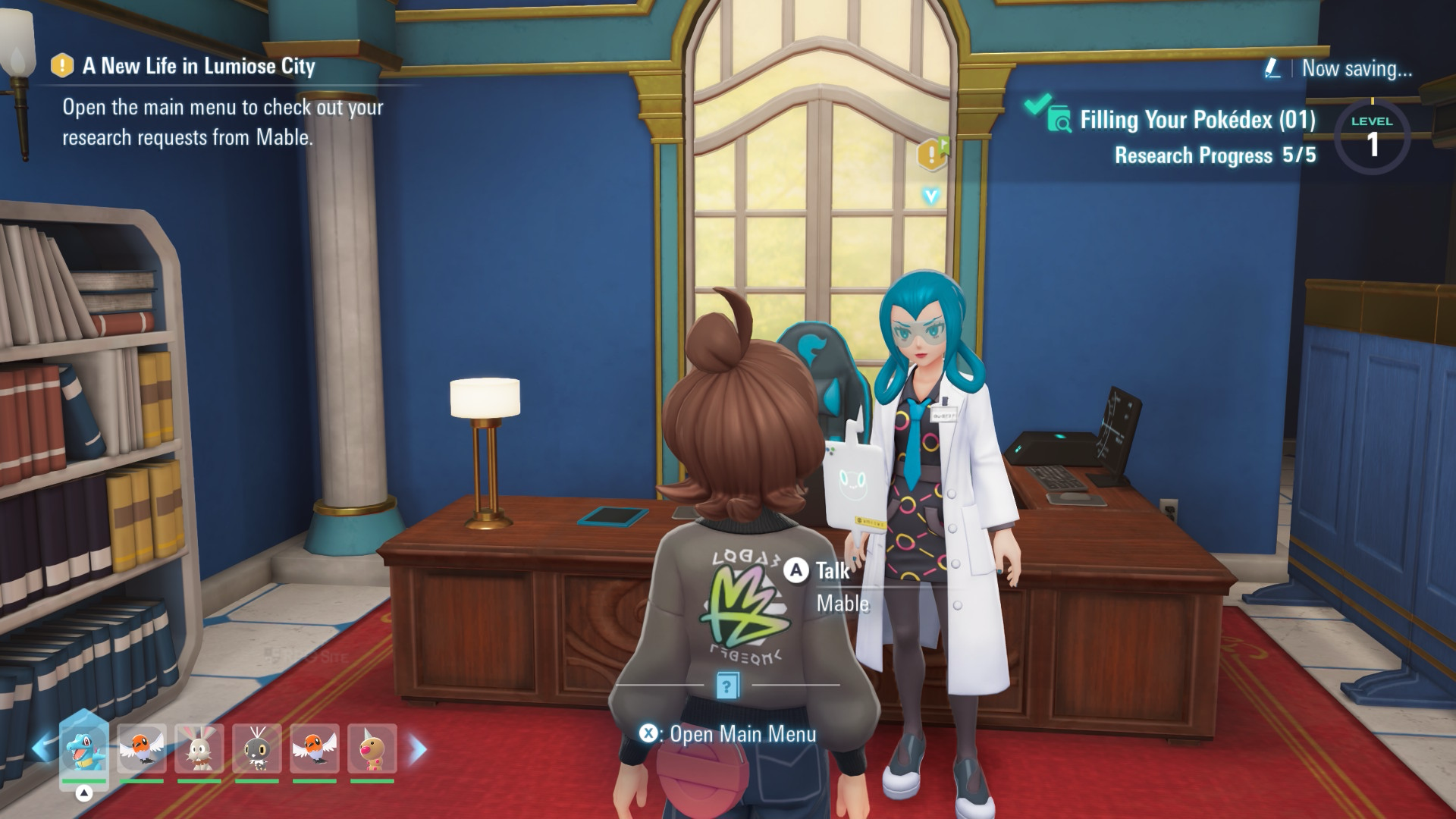
Task: Select the hexagonal quest marker above Mable
Action: coord(931,154)
